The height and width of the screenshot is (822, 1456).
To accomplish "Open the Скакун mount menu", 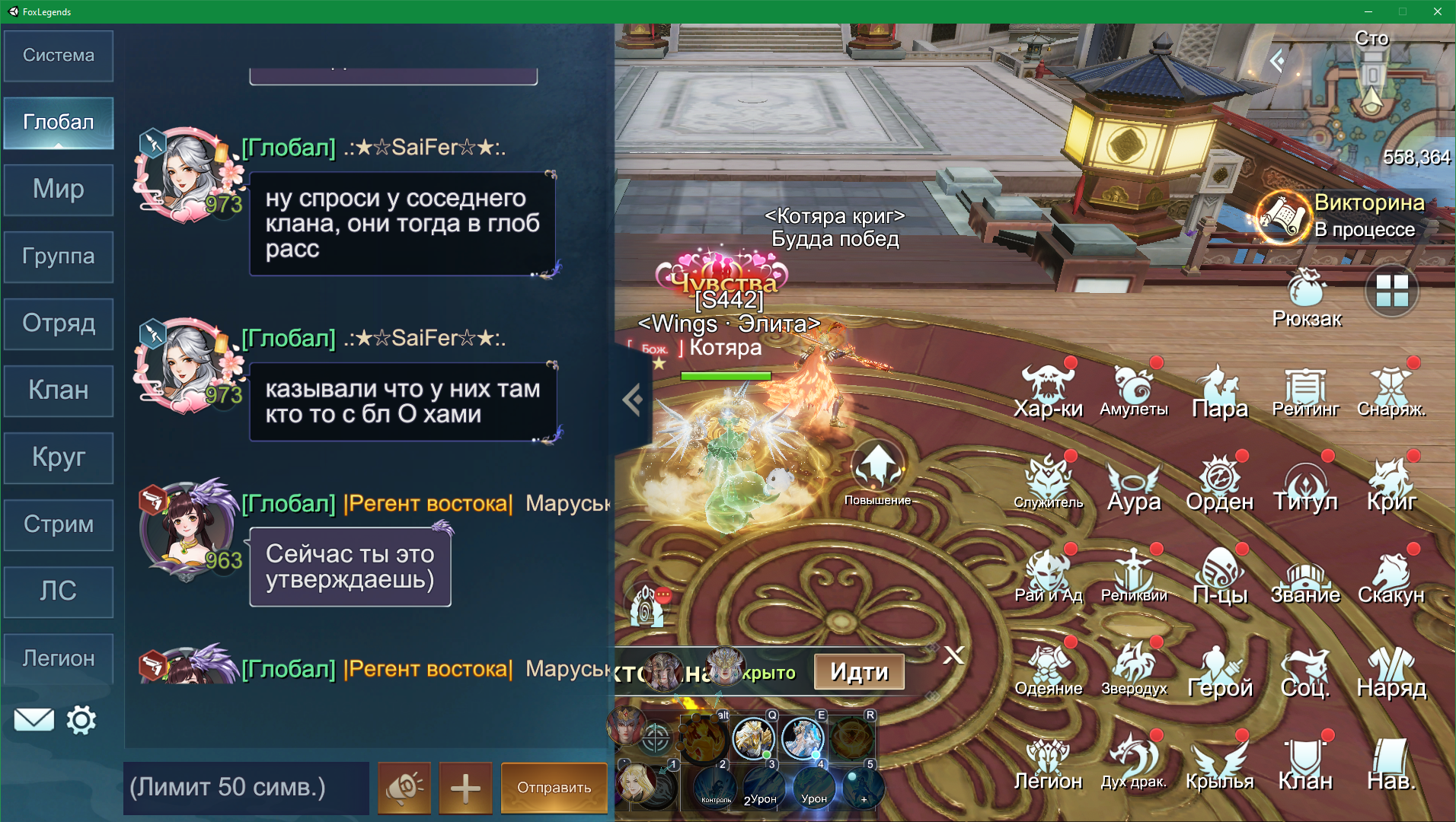I will point(1391,577).
